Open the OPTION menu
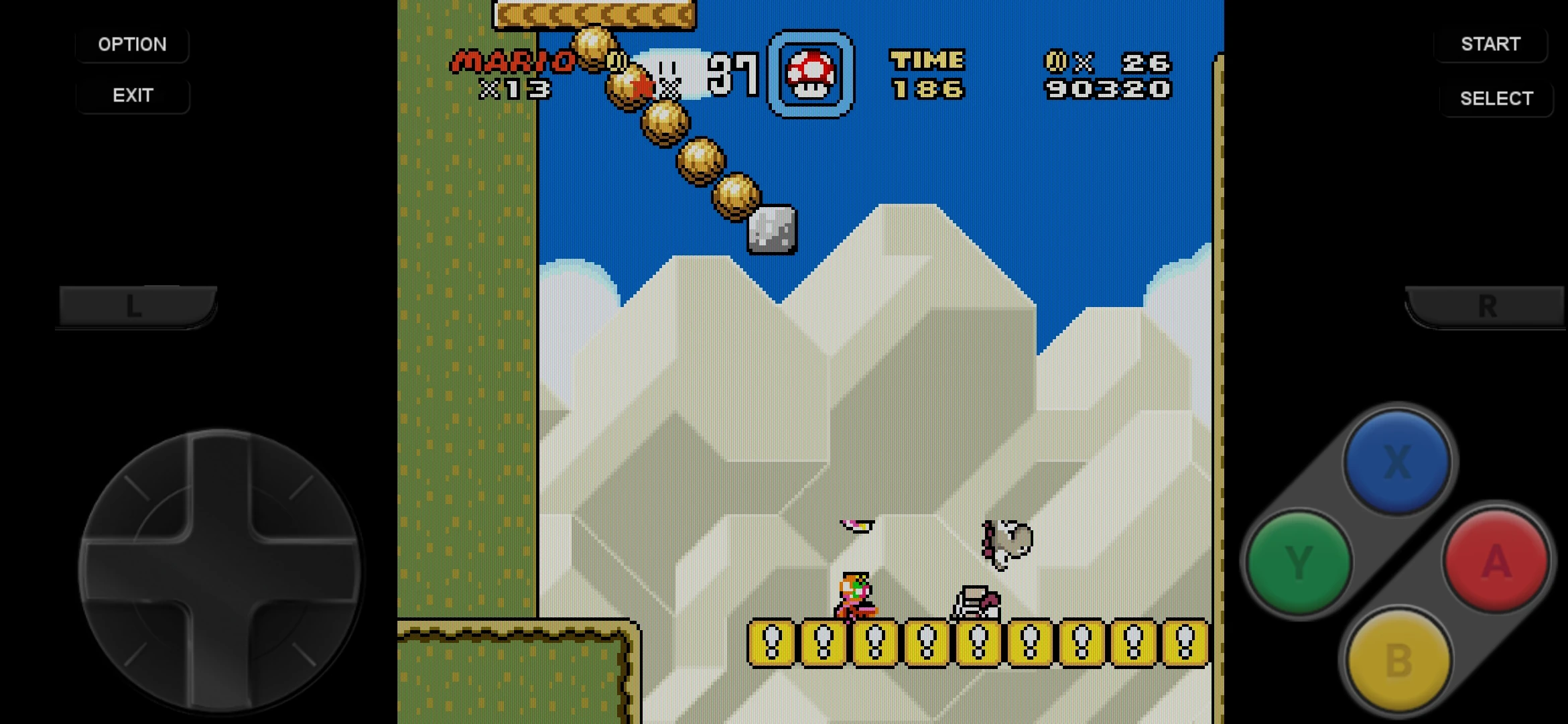1568x724 pixels. click(132, 44)
